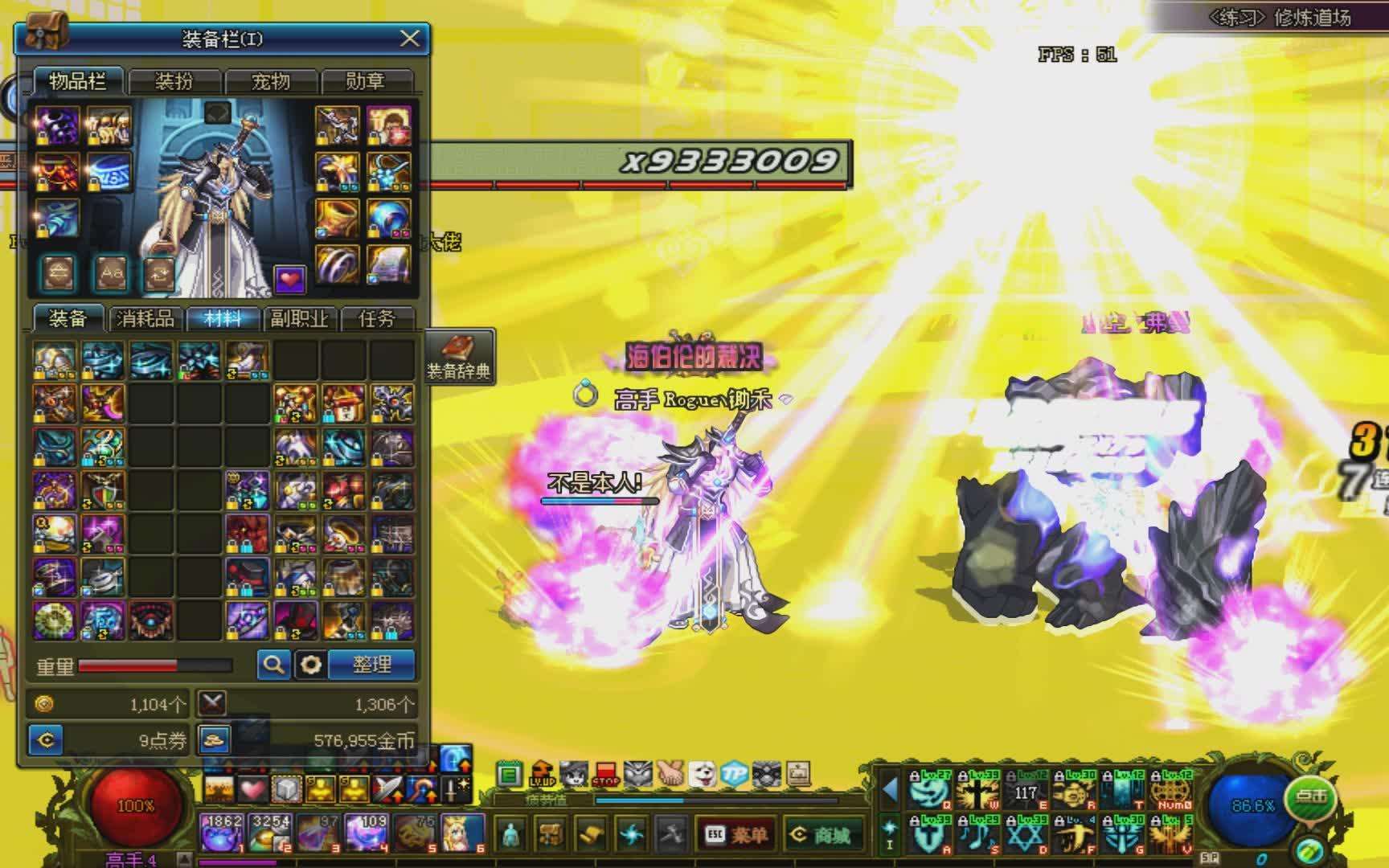Open the 装备辞典 equipment dictionary
The width and height of the screenshot is (1389, 868).
[x=458, y=357]
